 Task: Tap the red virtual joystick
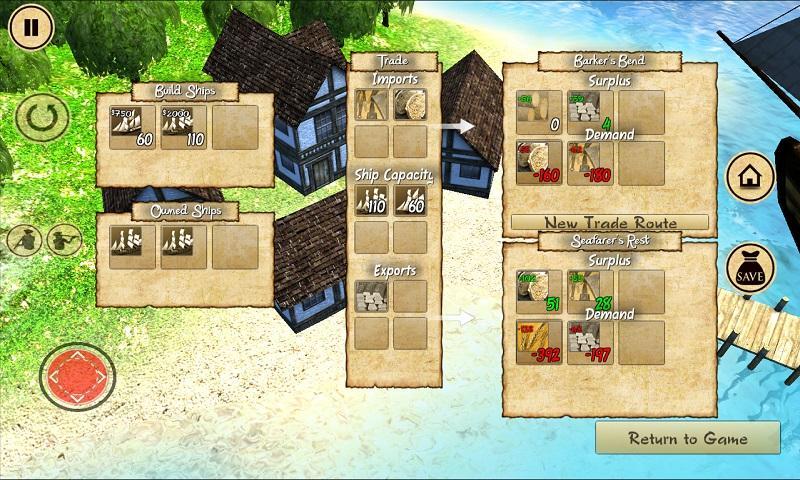(77, 378)
